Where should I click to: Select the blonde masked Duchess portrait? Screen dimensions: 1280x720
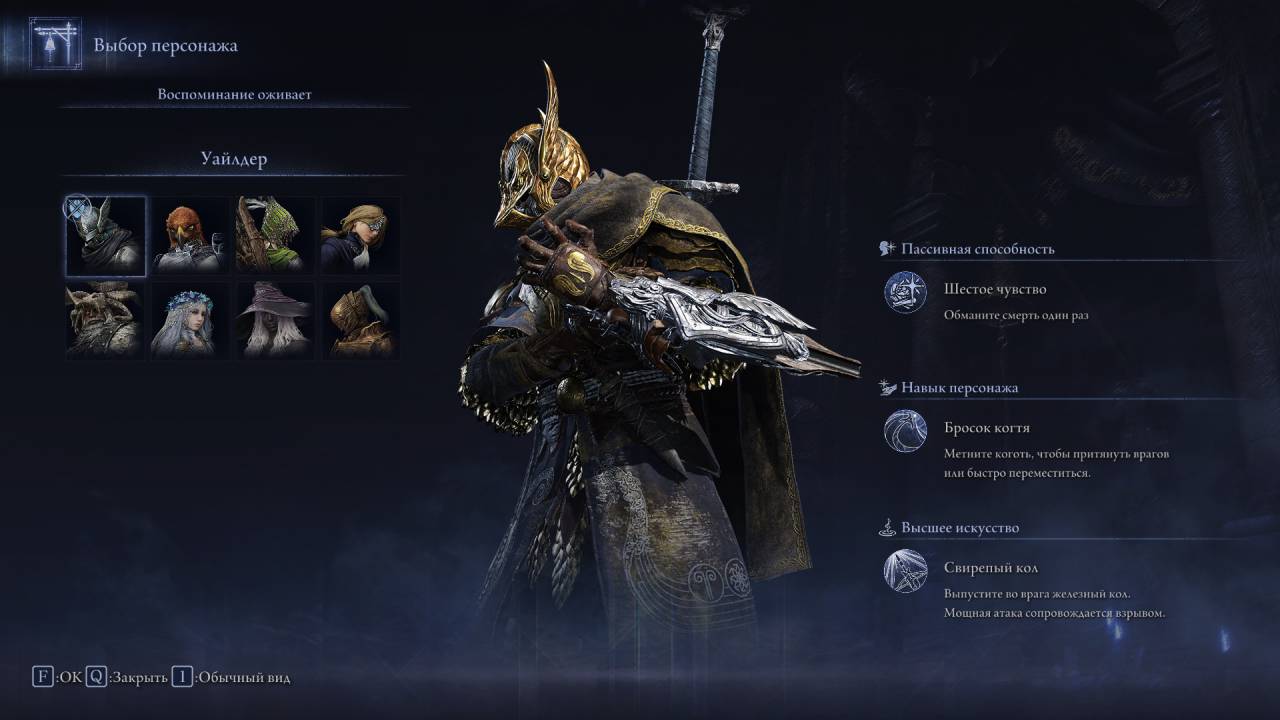[360, 236]
